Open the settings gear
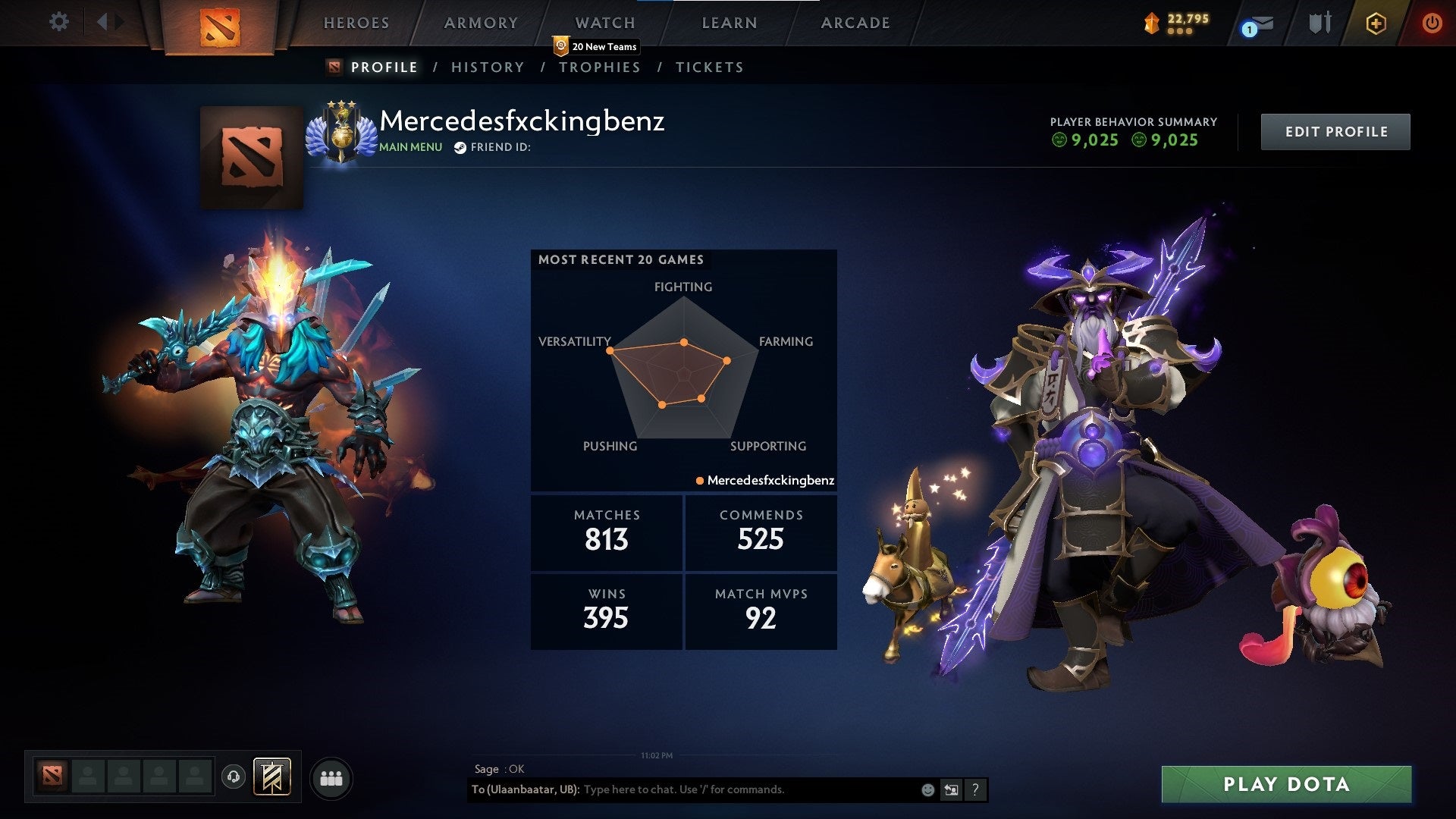This screenshot has width=1456, height=819. coord(58,22)
